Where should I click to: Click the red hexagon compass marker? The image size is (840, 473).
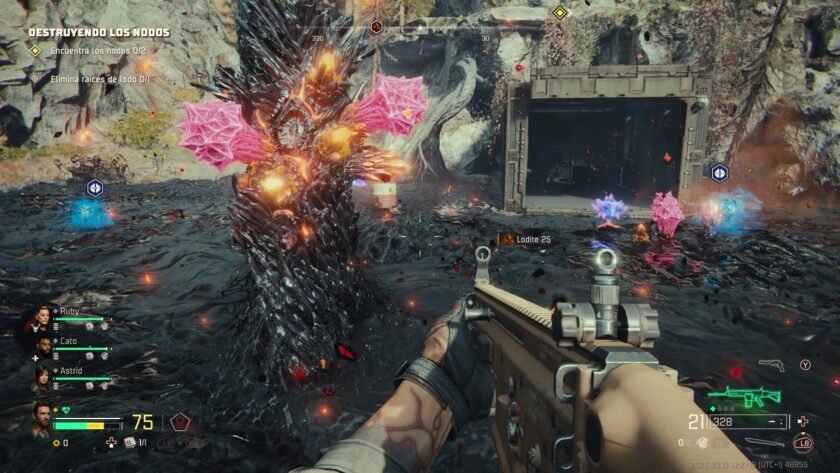[x=376, y=27]
